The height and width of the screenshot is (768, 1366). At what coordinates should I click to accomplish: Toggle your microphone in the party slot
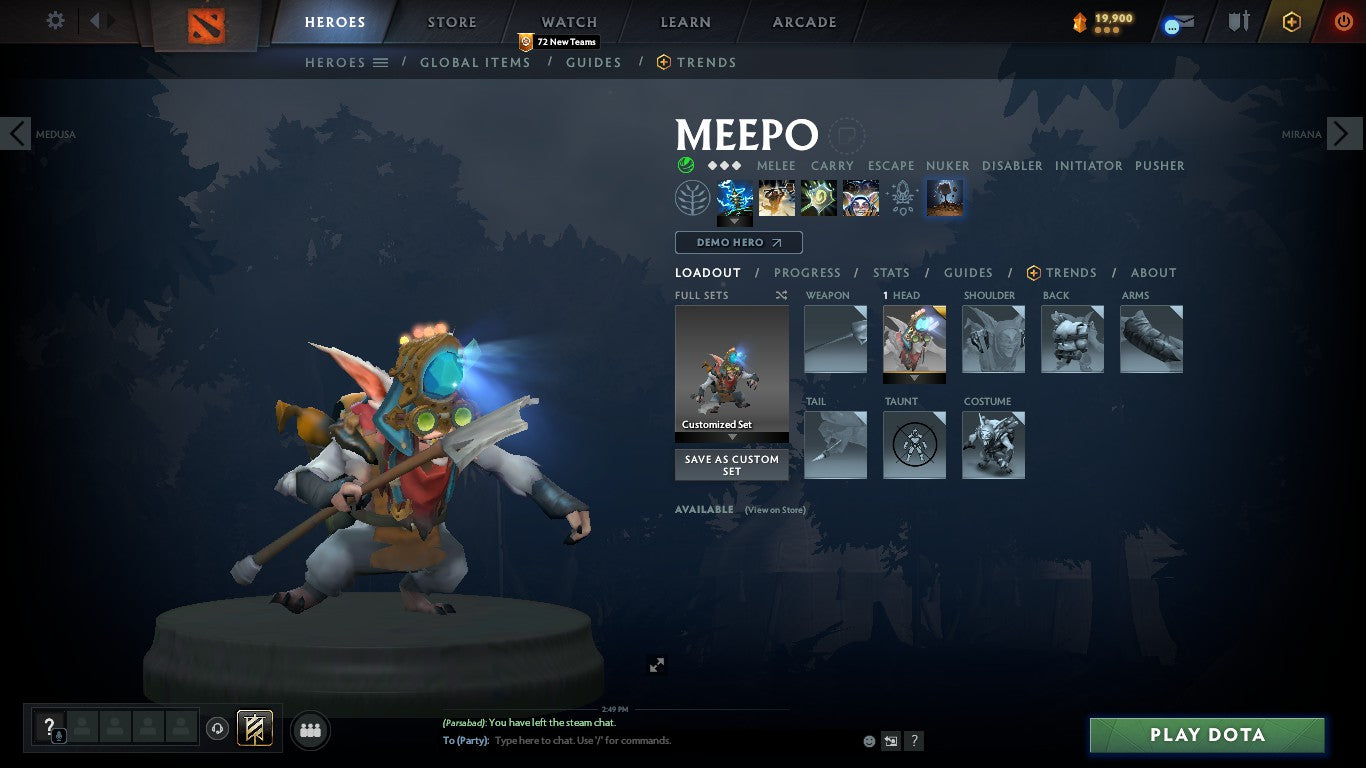tap(59, 736)
